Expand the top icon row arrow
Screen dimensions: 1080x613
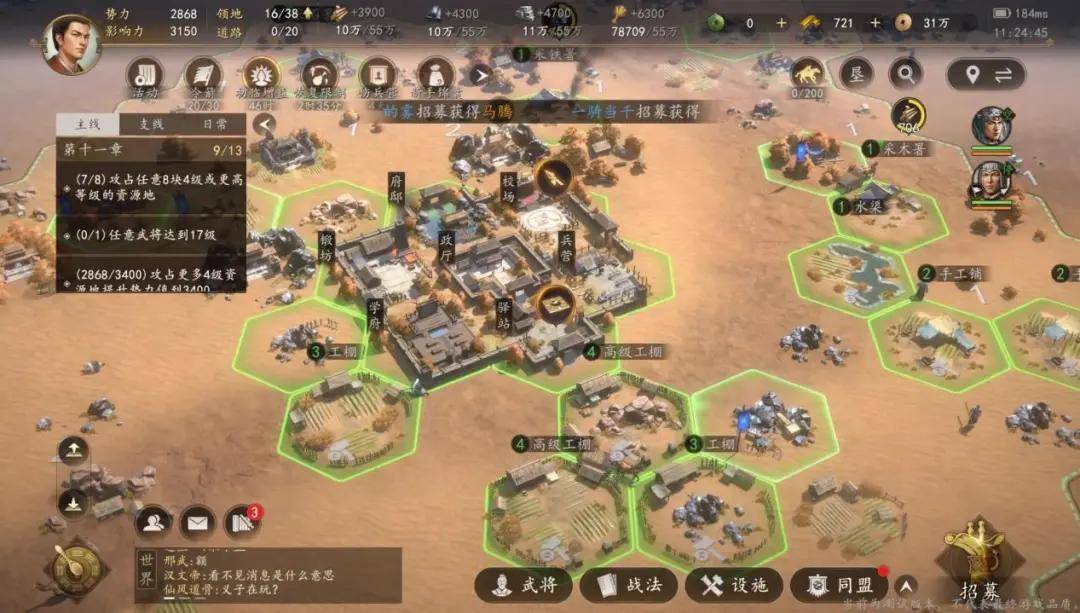pos(479,74)
